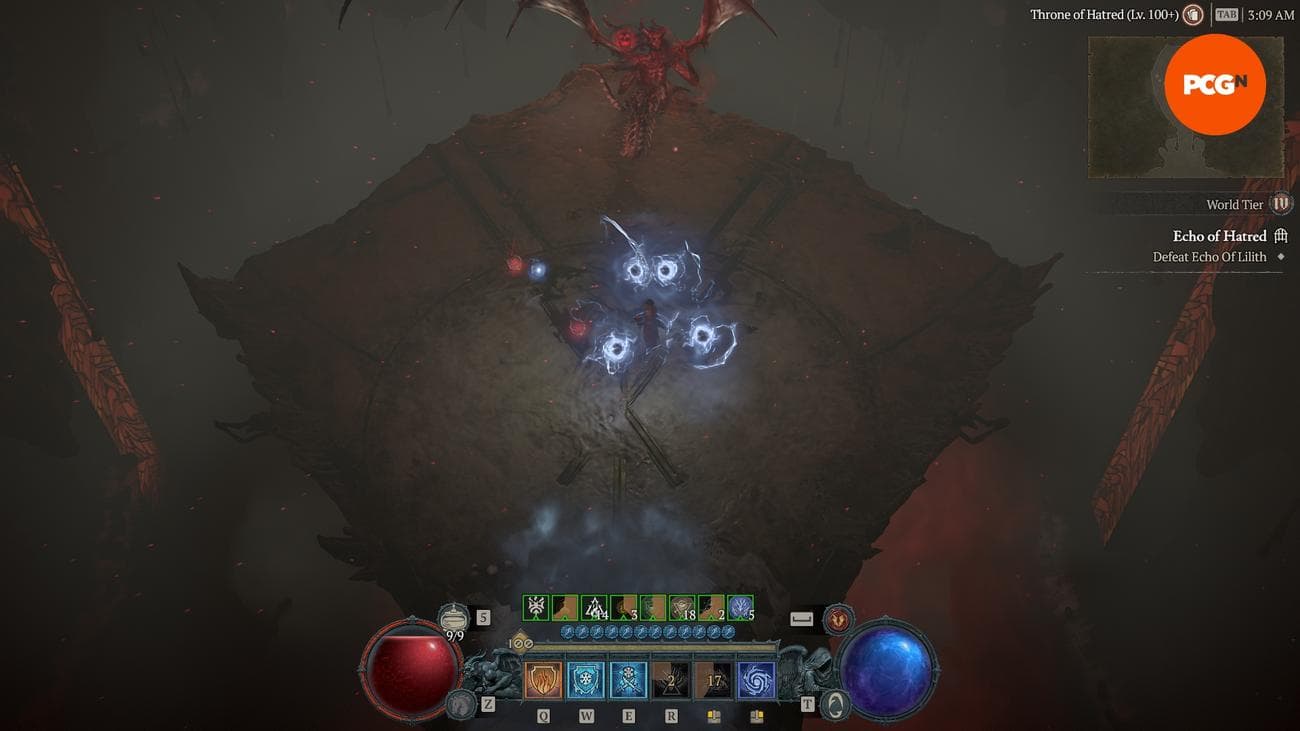Select the Flame Shield skill on the Q slot
Image resolution: width=1300 pixels, height=731 pixels.
coord(543,678)
